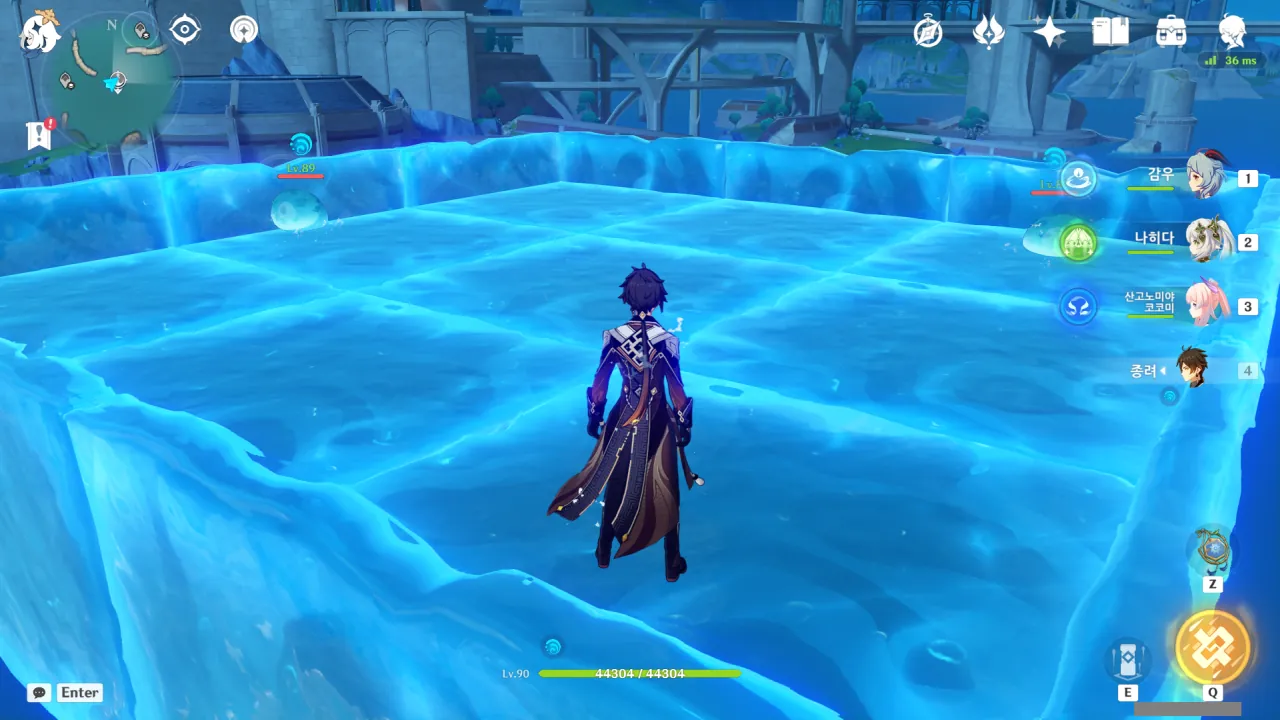Screen dimensions: 1280x720
Task: Use the elemental skill pillar icon
Action: click(1127, 660)
